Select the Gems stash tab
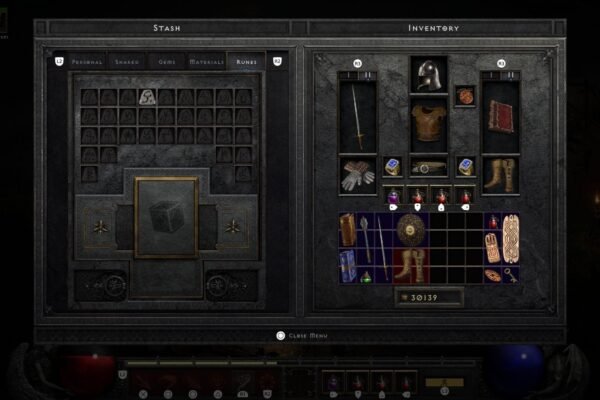 (x=164, y=62)
